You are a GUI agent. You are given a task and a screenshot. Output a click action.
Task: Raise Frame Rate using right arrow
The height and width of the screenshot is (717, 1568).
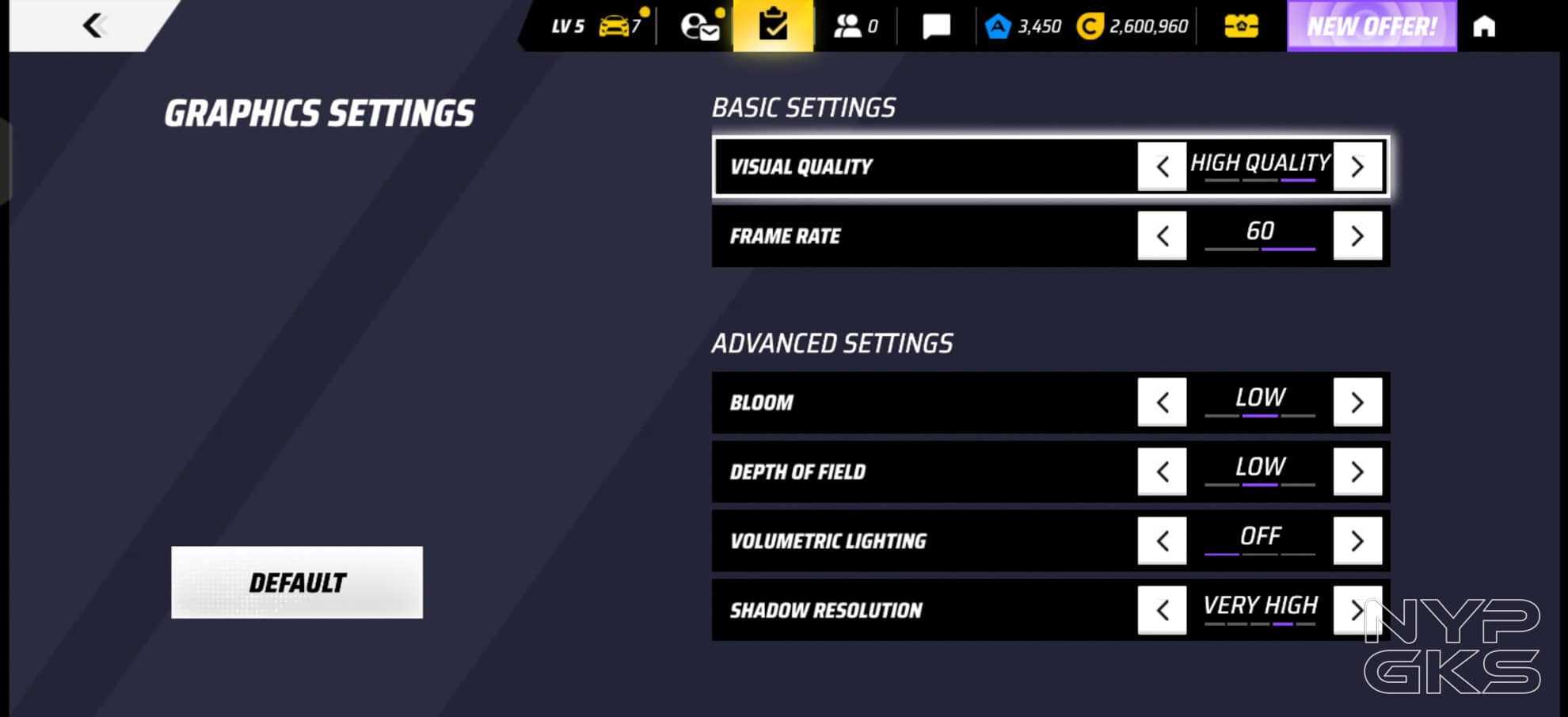[x=1357, y=235]
